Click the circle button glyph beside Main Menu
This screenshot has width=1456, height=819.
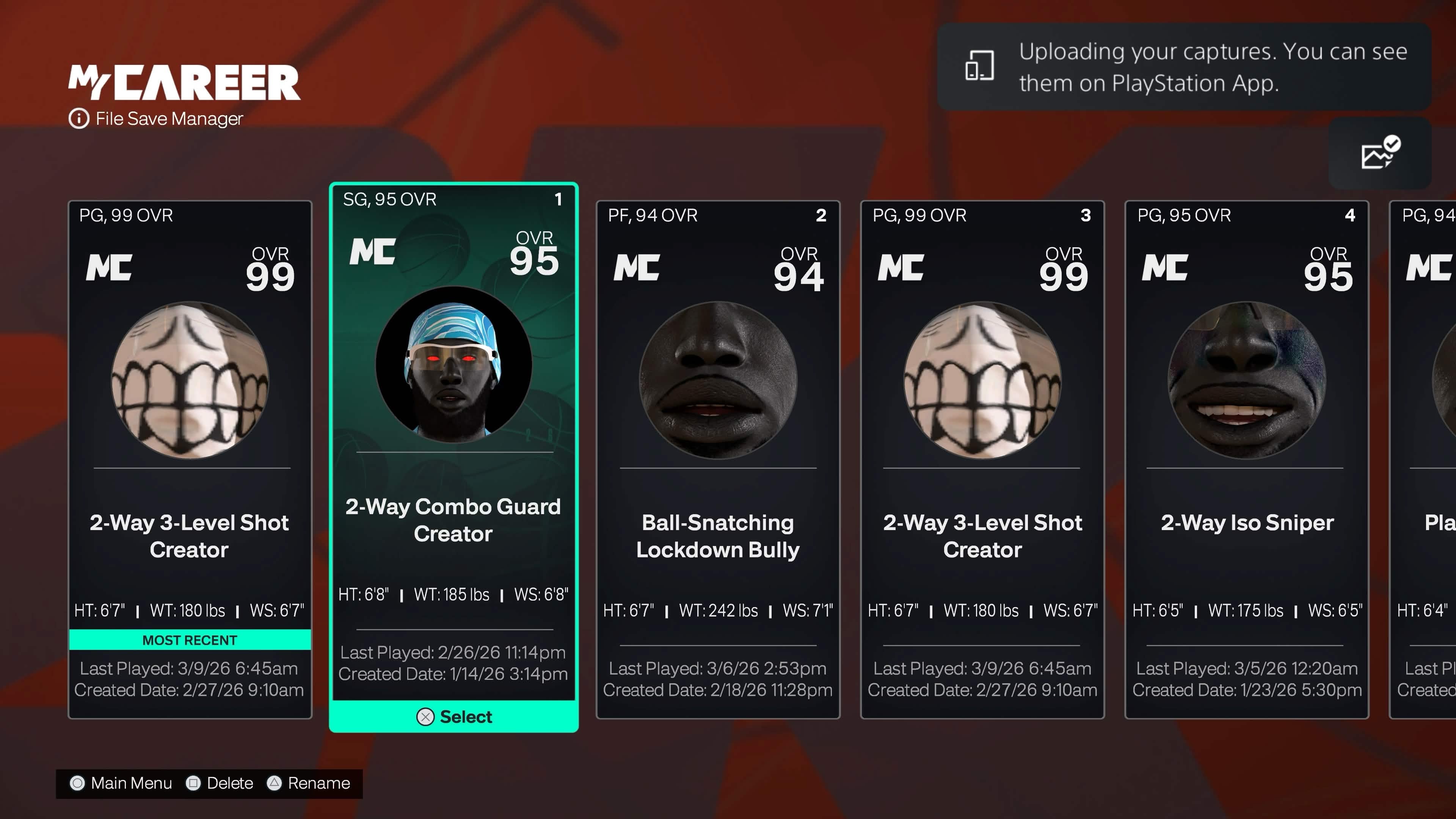pyautogui.click(x=77, y=783)
